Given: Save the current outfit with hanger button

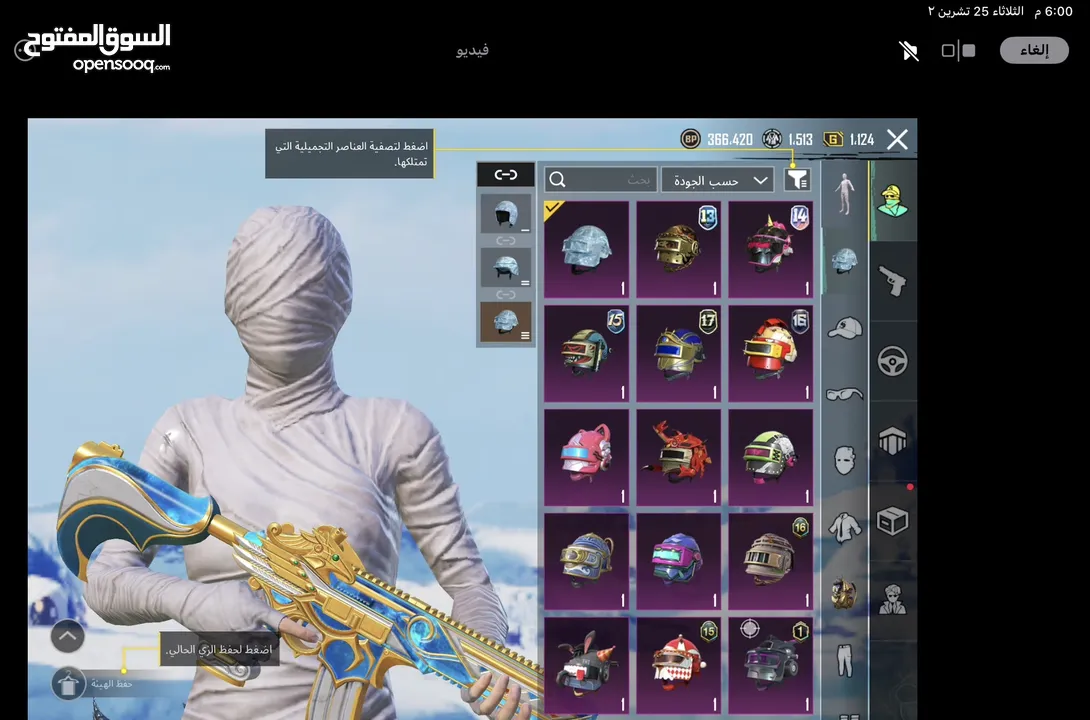Looking at the screenshot, I should 68,684.
